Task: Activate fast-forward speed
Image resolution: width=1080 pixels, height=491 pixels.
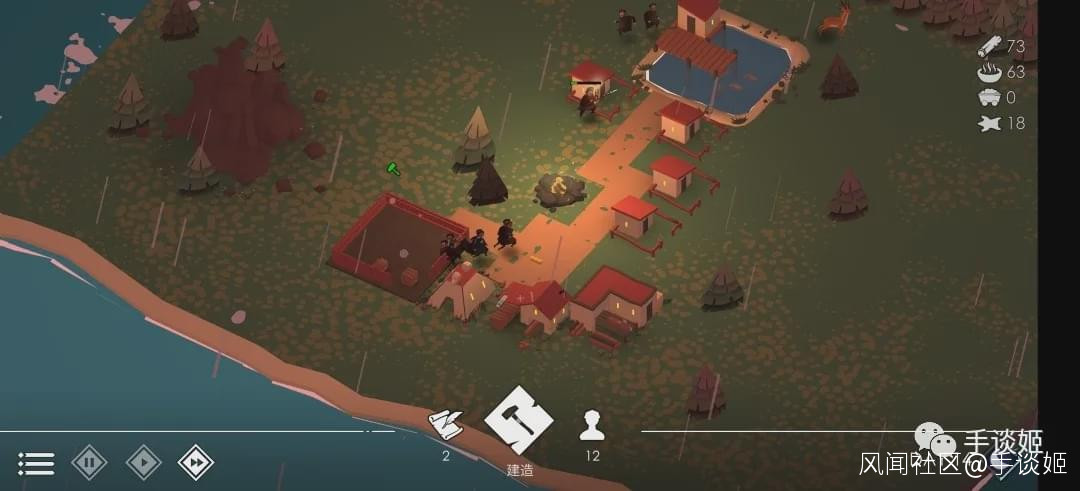Action: point(196,463)
